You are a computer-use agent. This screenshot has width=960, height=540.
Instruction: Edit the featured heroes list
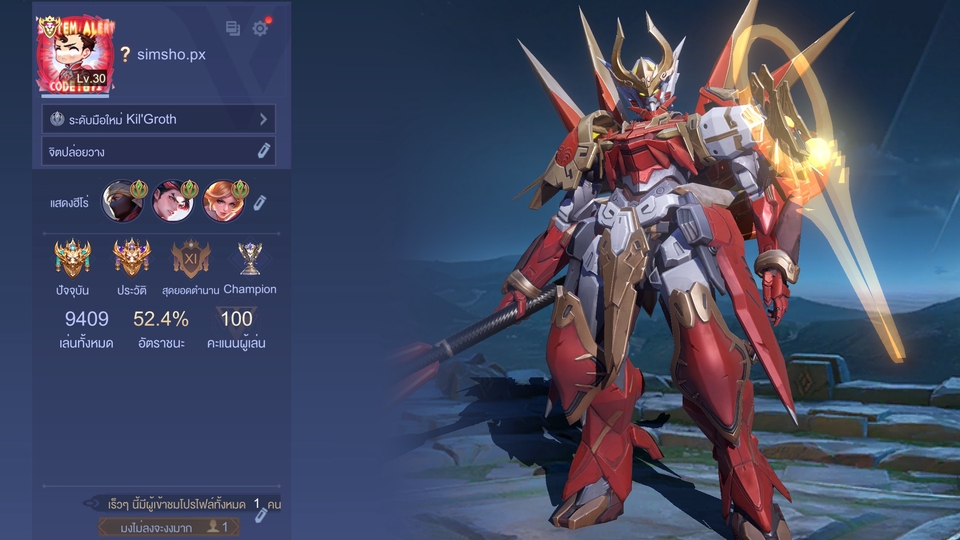[x=259, y=203]
